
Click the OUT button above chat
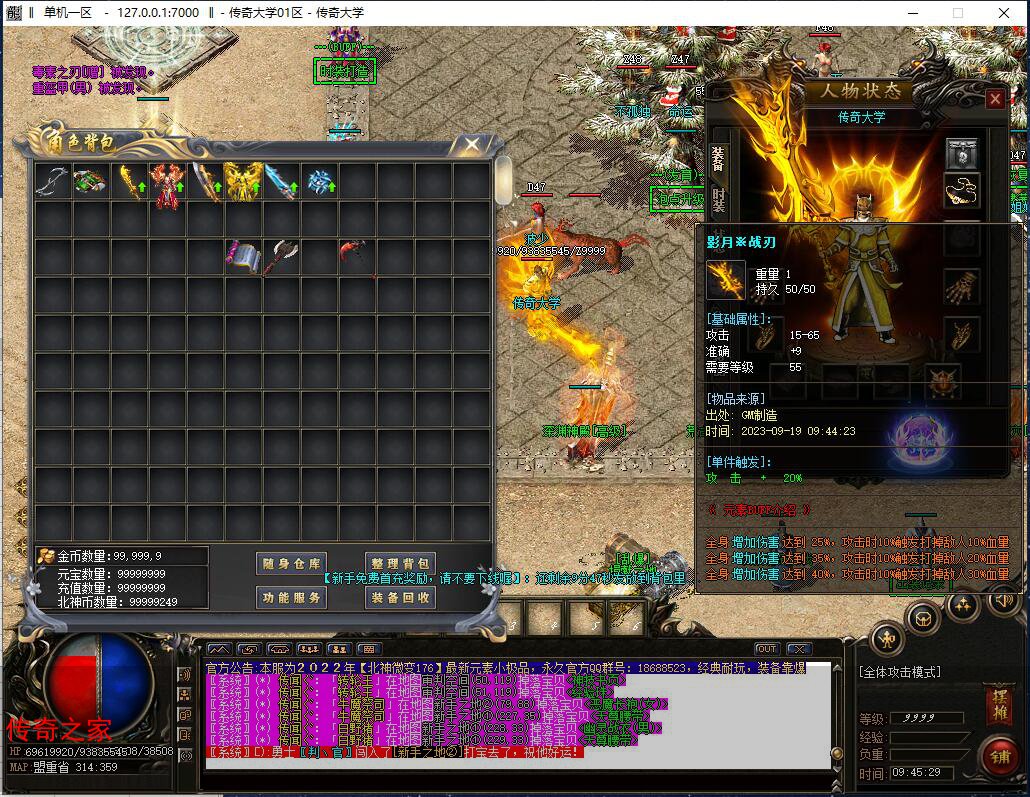[766, 649]
